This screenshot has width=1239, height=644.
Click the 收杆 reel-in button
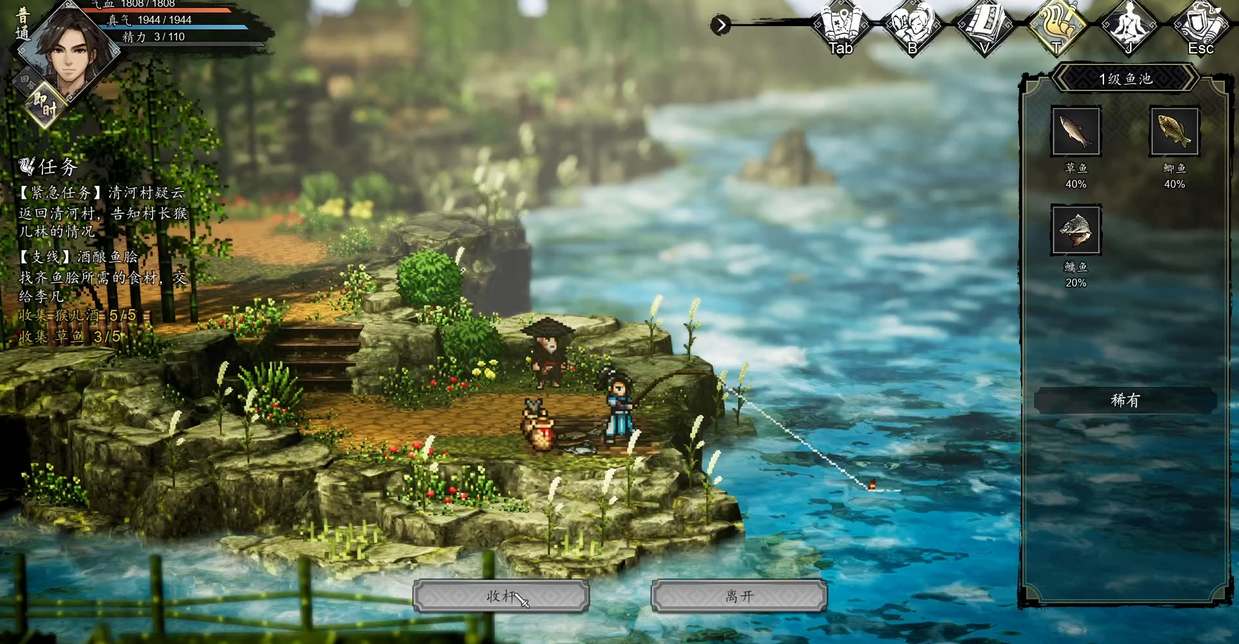501,596
